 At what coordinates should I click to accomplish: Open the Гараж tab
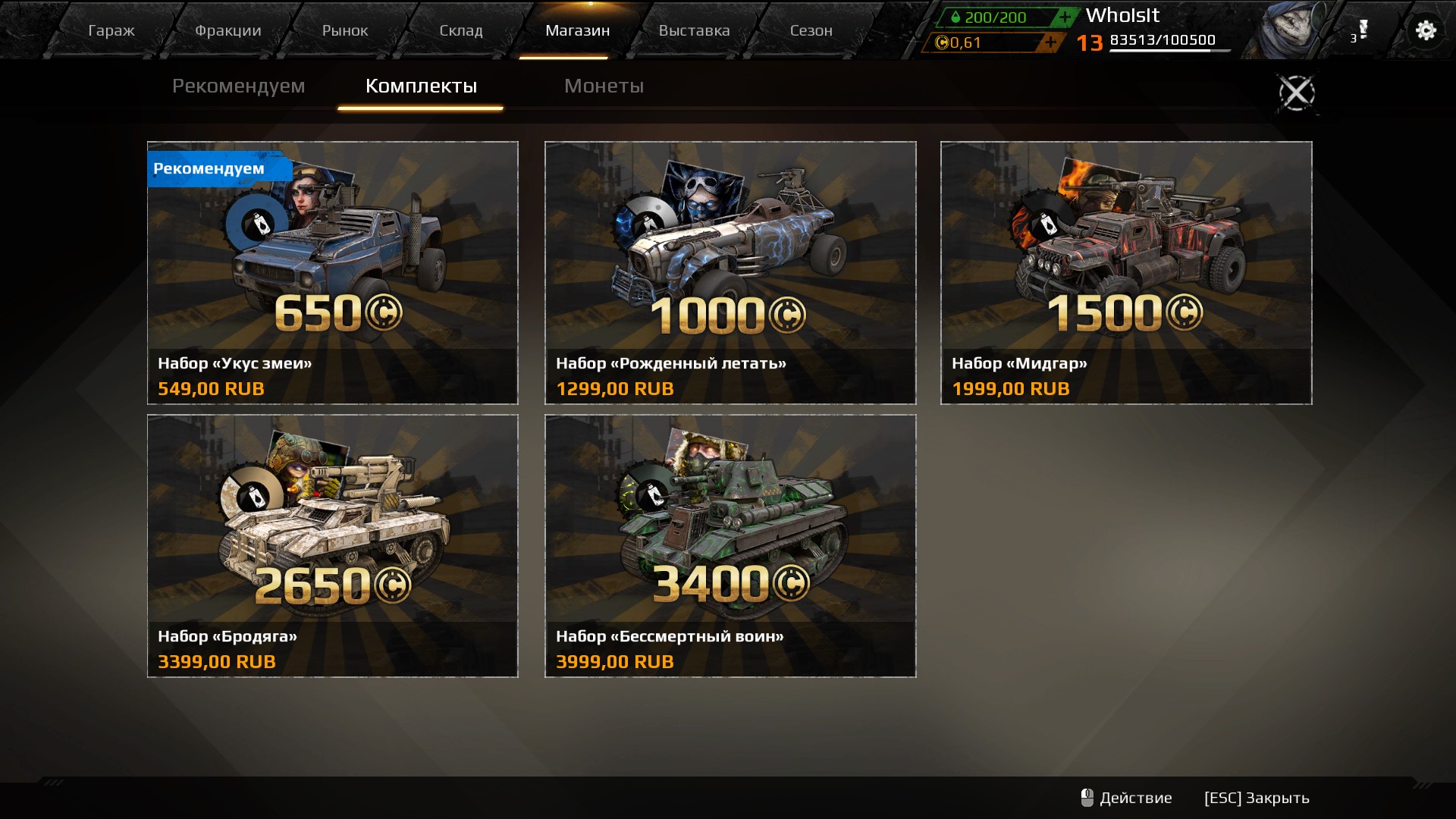[111, 31]
